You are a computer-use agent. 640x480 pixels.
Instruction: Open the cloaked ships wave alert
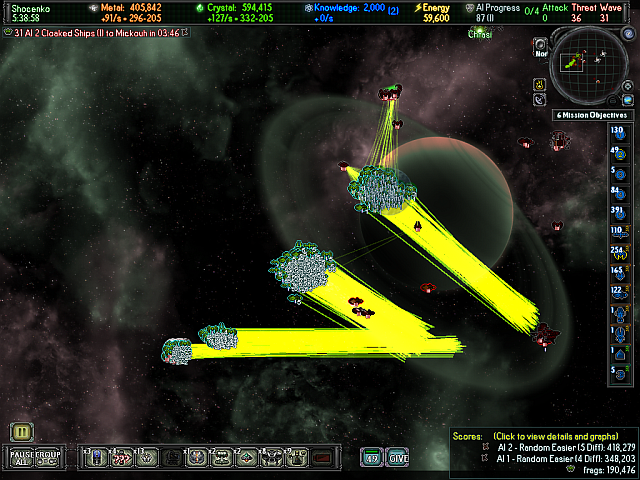pos(95,33)
